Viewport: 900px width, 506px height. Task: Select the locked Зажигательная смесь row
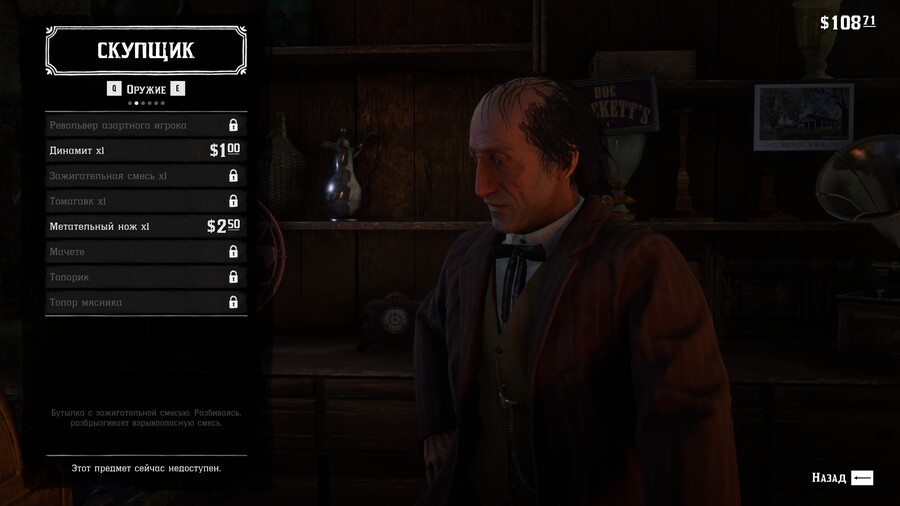(145, 176)
